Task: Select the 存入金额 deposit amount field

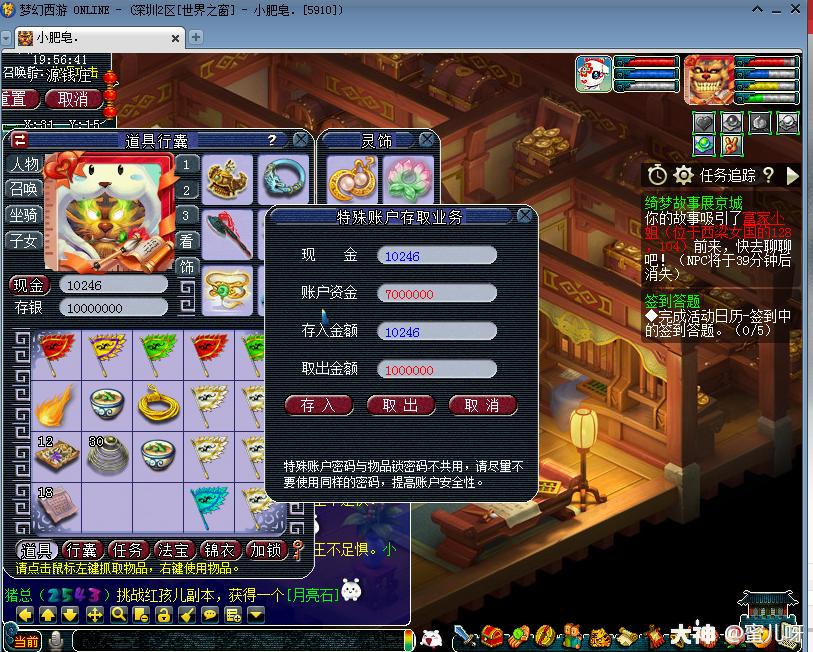Action: (x=436, y=331)
